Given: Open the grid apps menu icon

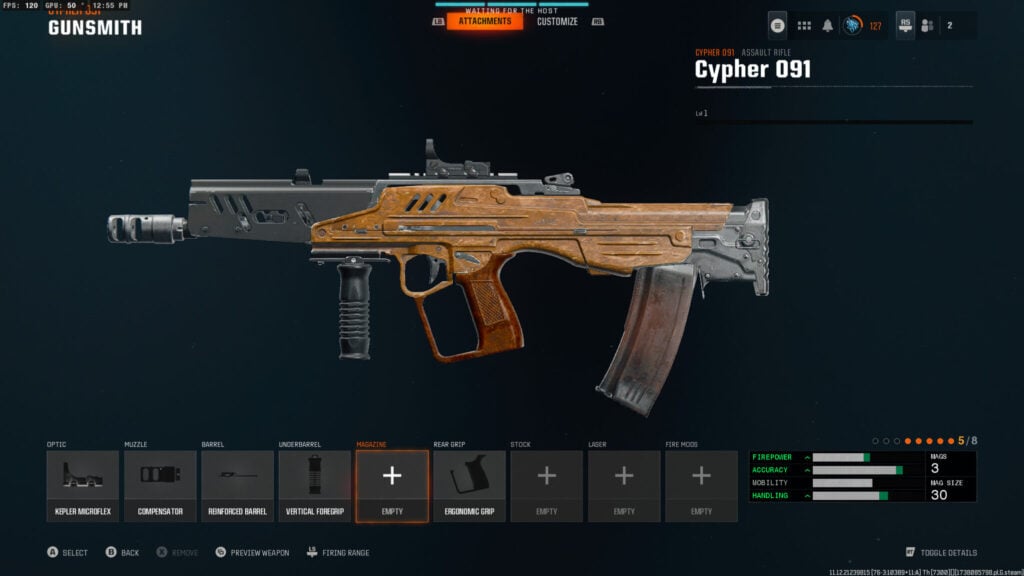Looking at the screenshot, I should pos(804,25).
